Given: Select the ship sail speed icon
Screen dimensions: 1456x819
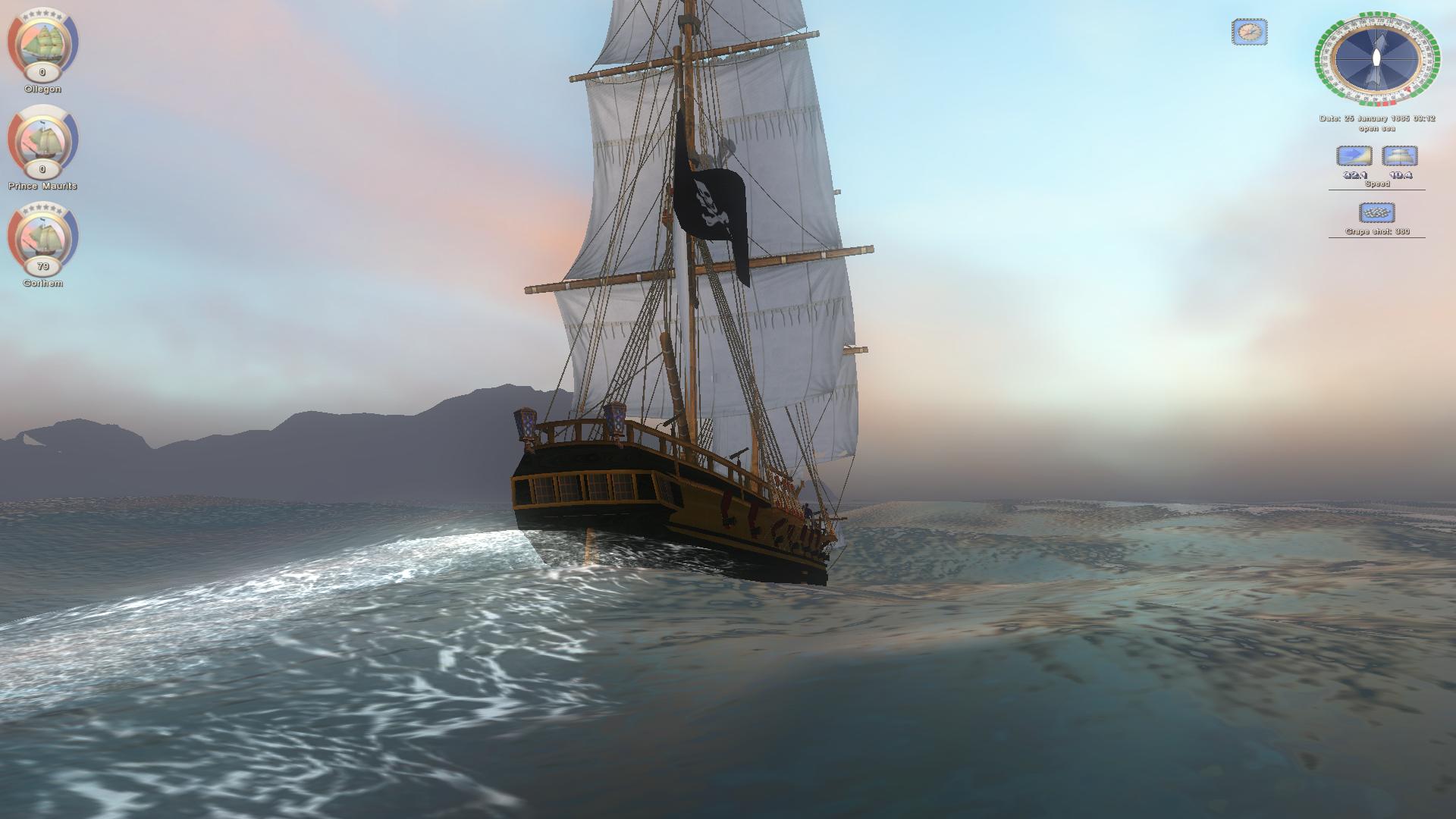Looking at the screenshot, I should click(x=1399, y=156).
